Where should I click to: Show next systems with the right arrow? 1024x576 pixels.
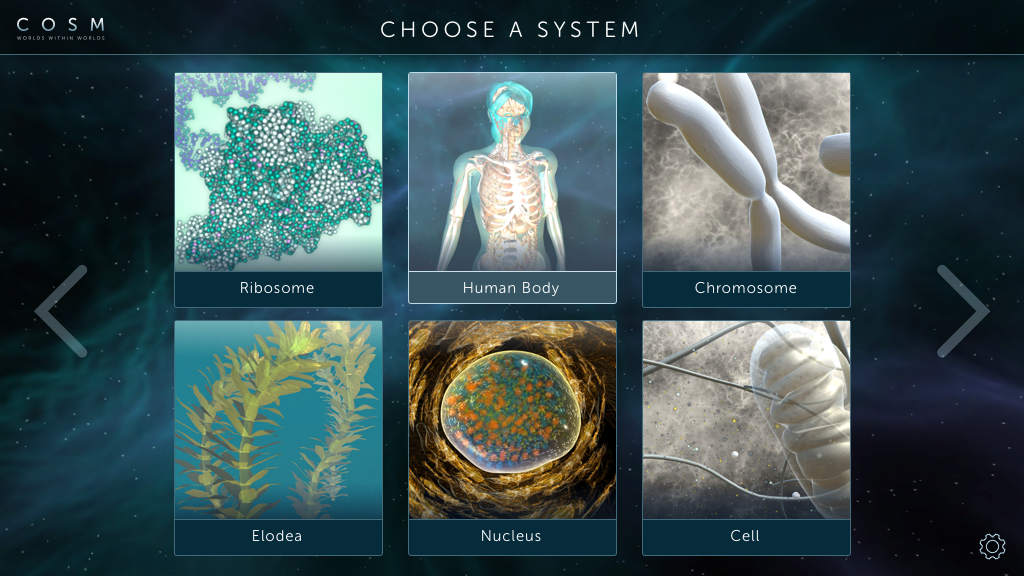[962, 311]
